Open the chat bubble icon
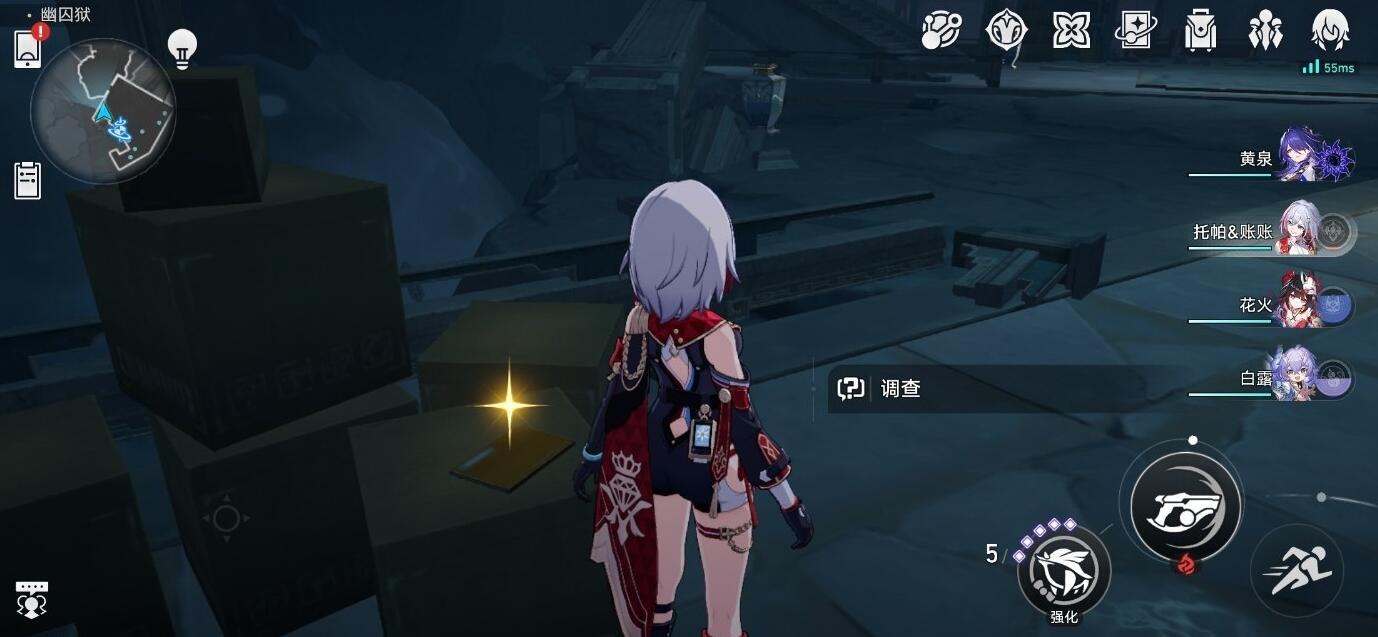Screen dimensions: 1378x637 tap(32, 598)
